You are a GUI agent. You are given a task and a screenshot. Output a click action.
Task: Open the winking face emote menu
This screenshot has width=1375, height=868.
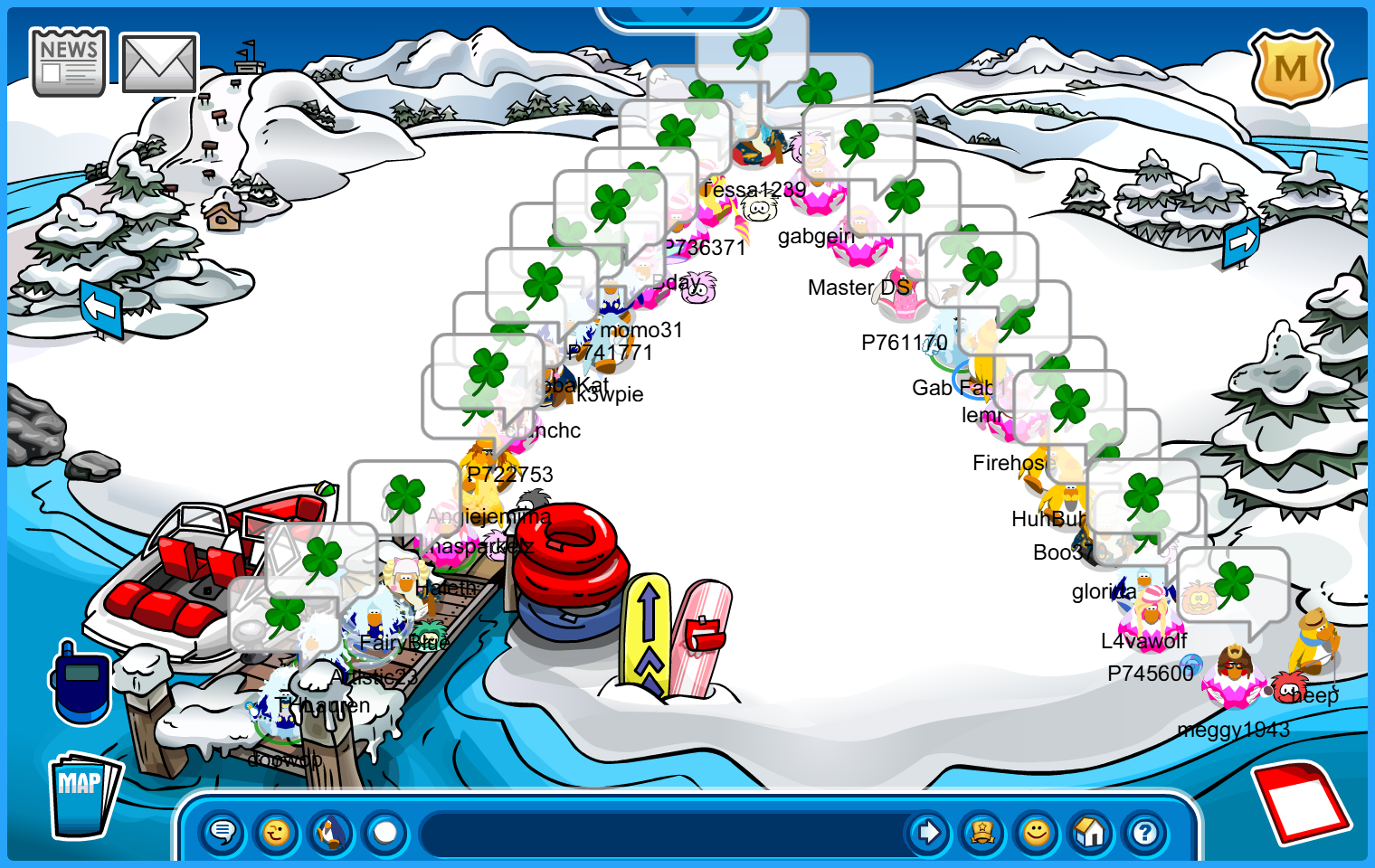(277, 832)
